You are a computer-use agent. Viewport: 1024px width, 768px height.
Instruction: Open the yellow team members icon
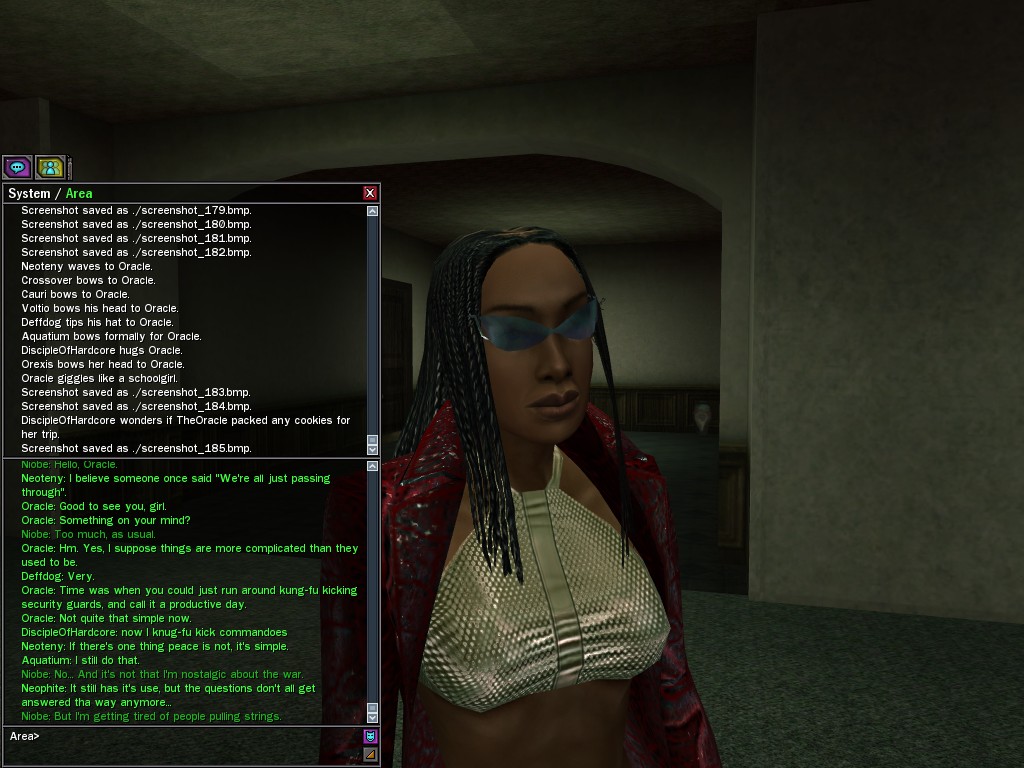50,167
